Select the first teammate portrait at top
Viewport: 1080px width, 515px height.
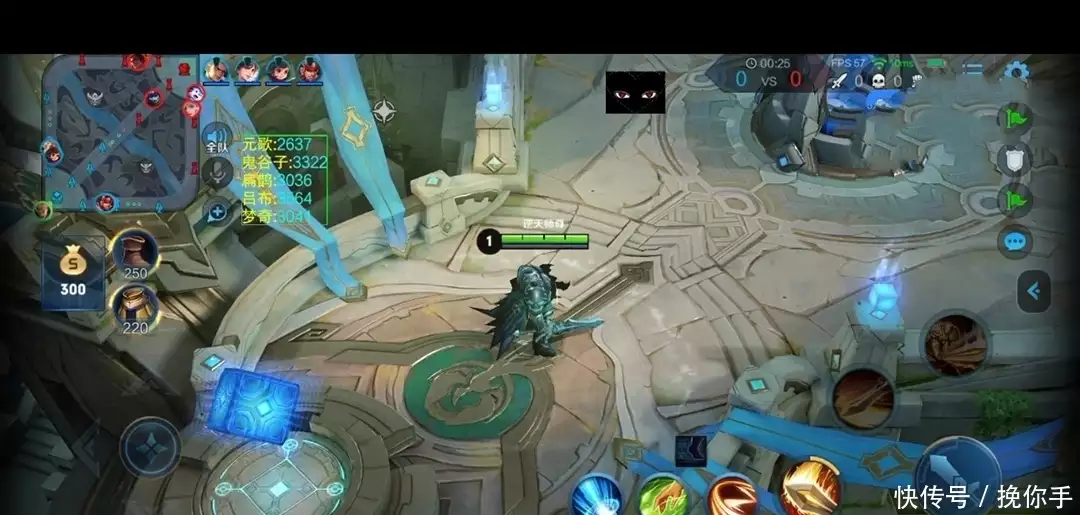(x=216, y=70)
